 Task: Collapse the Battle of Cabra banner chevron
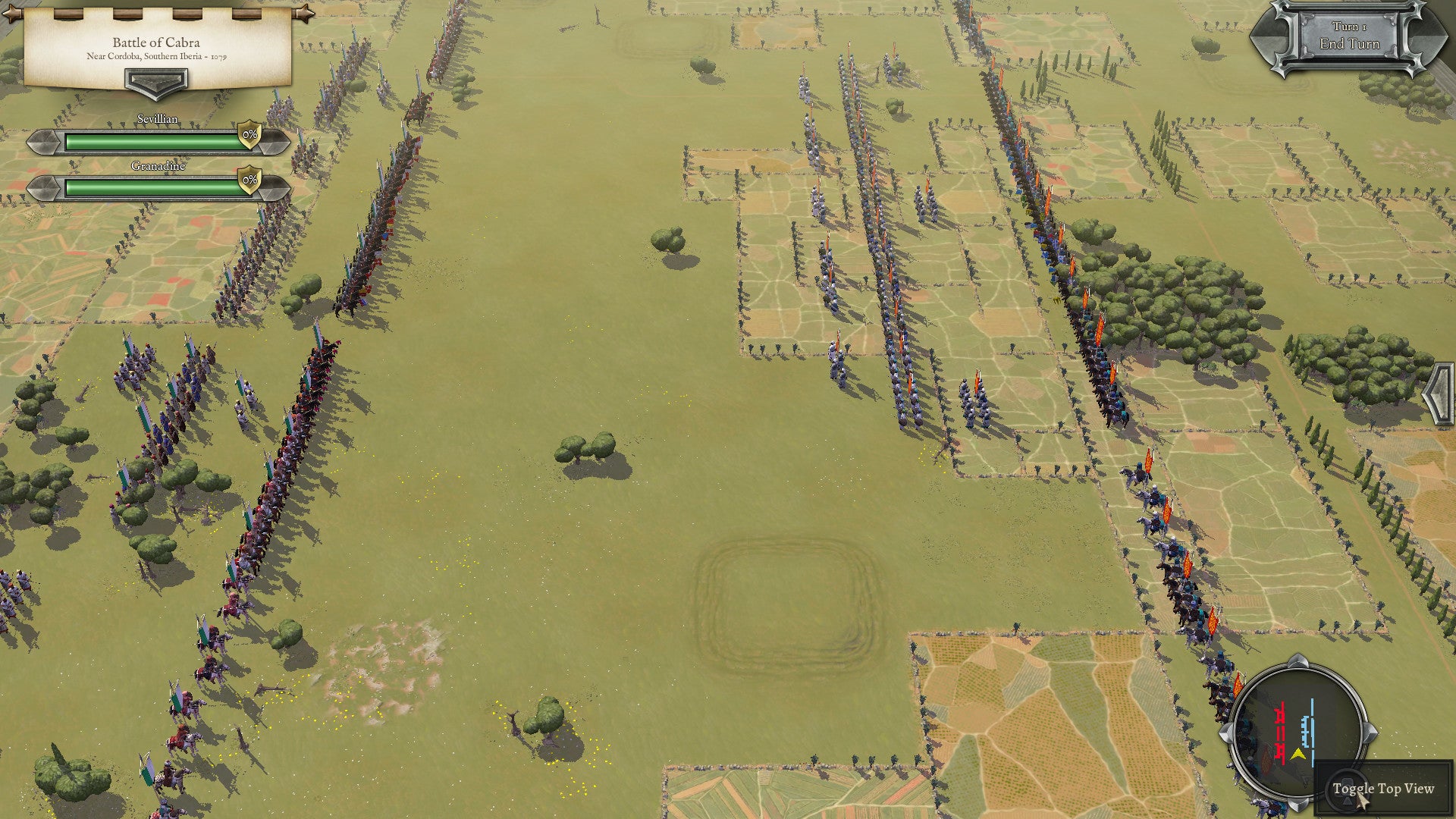point(156,84)
